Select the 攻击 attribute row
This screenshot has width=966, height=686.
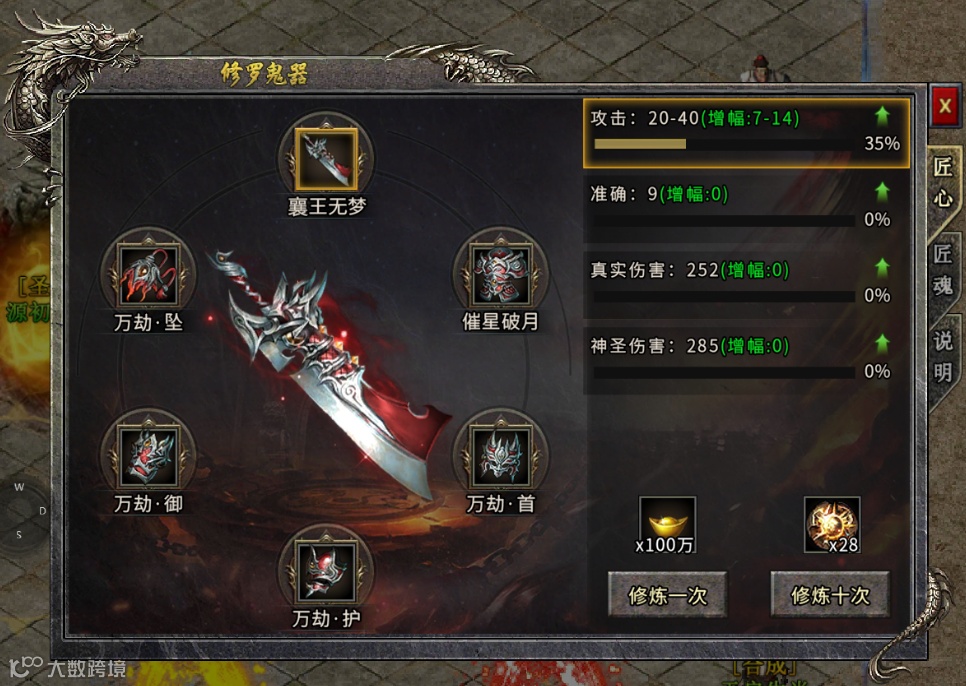pos(746,130)
